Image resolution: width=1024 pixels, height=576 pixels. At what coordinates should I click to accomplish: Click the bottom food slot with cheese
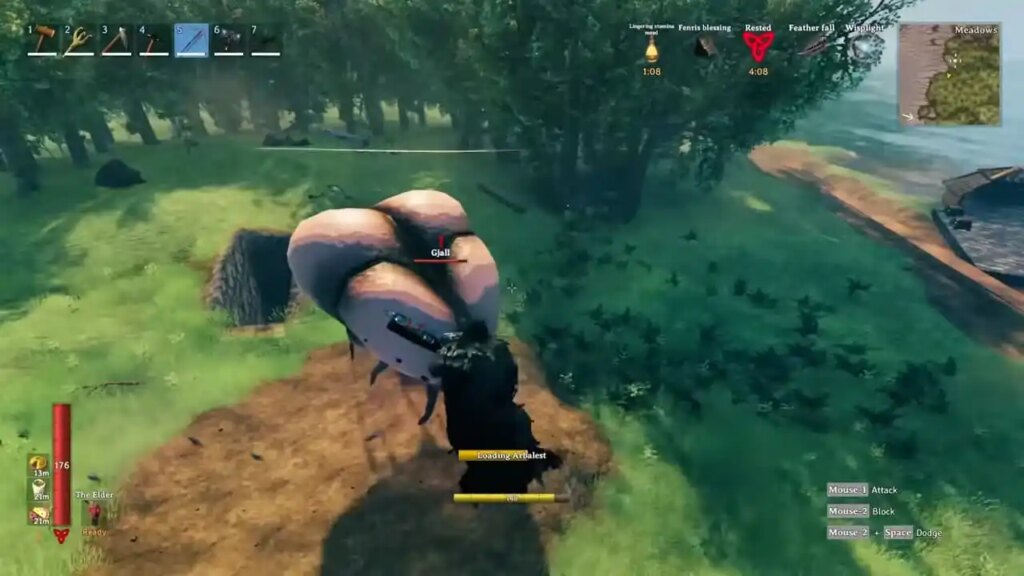(x=38, y=514)
